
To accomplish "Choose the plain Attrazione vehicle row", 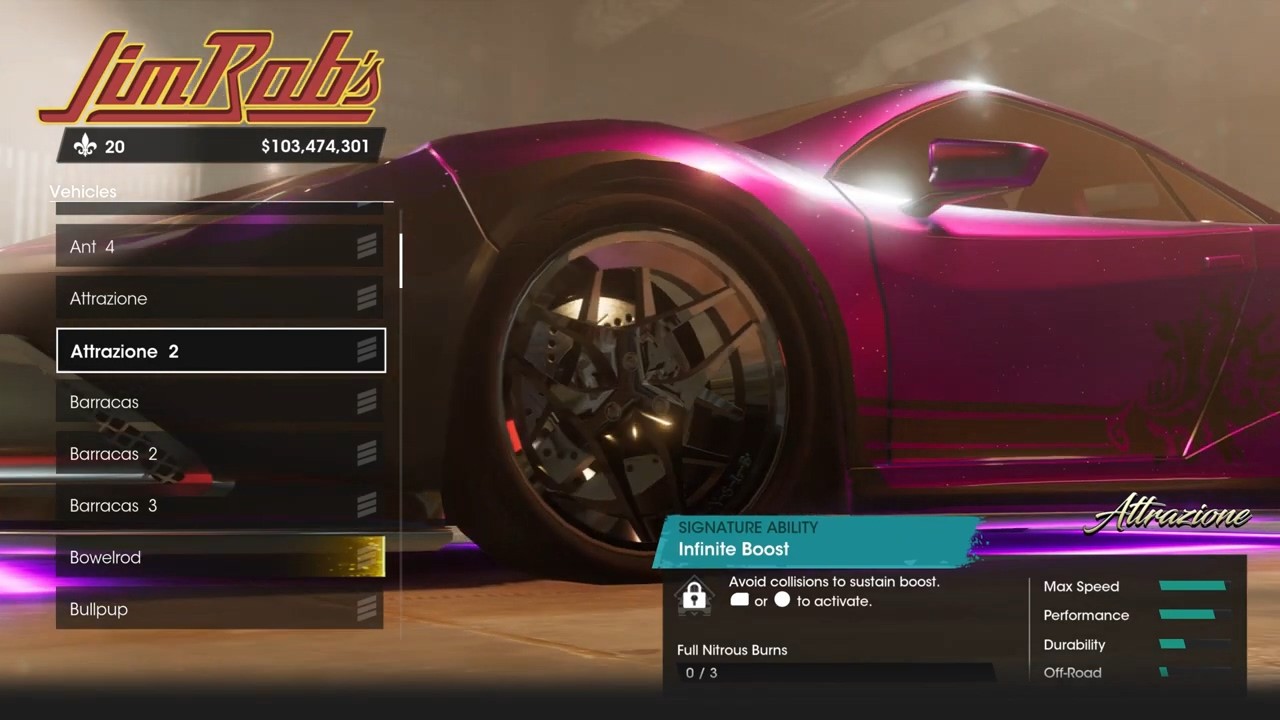I will tap(220, 298).
